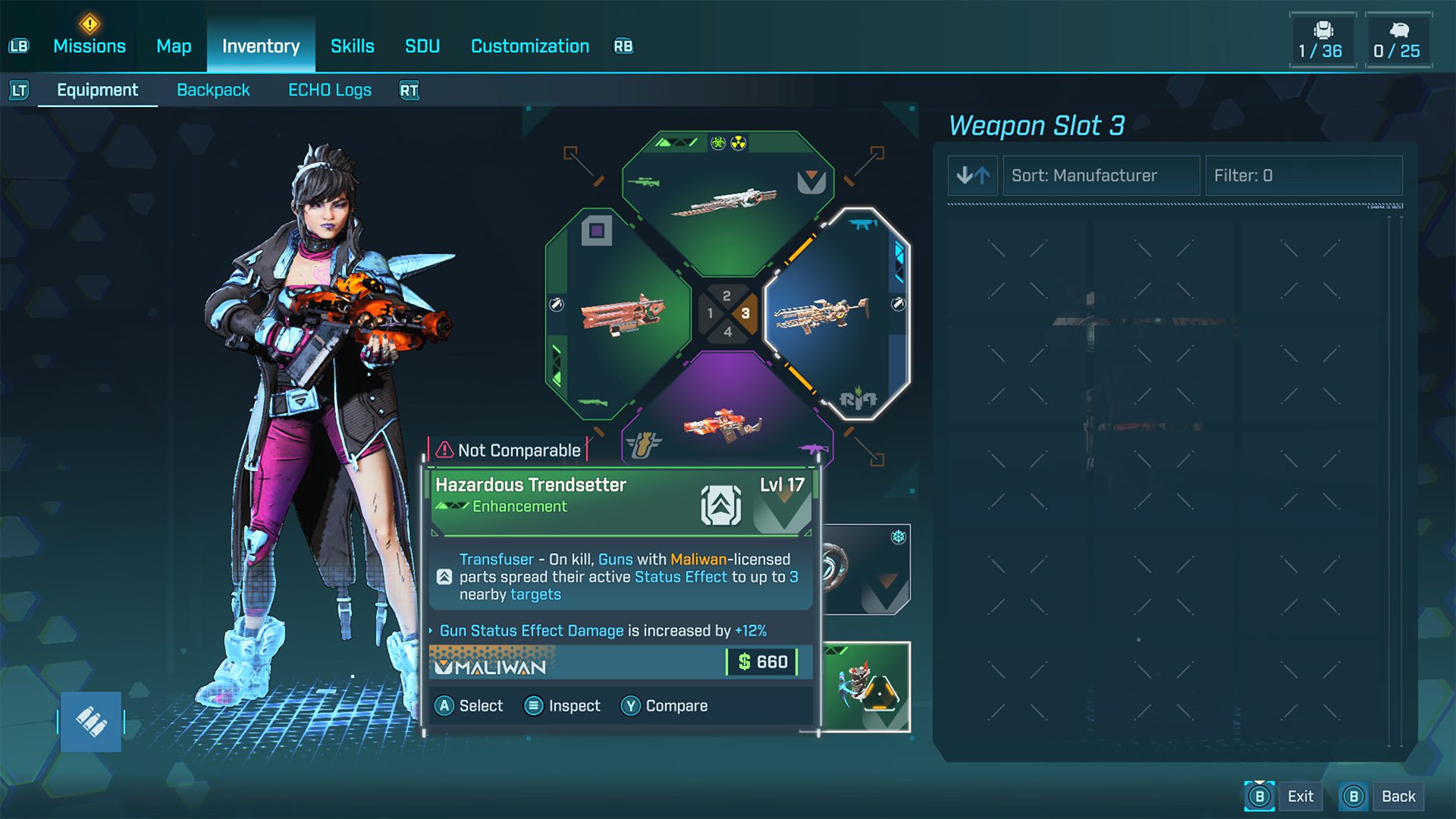1456x819 pixels.
Task: Open the Backpack sub-tab
Action: coord(213,90)
